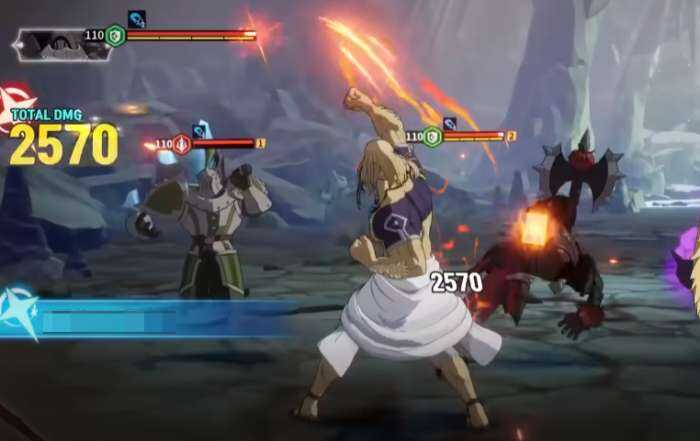
Task: Tap the green attribute badge of axe enemy
Action: [432, 136]
